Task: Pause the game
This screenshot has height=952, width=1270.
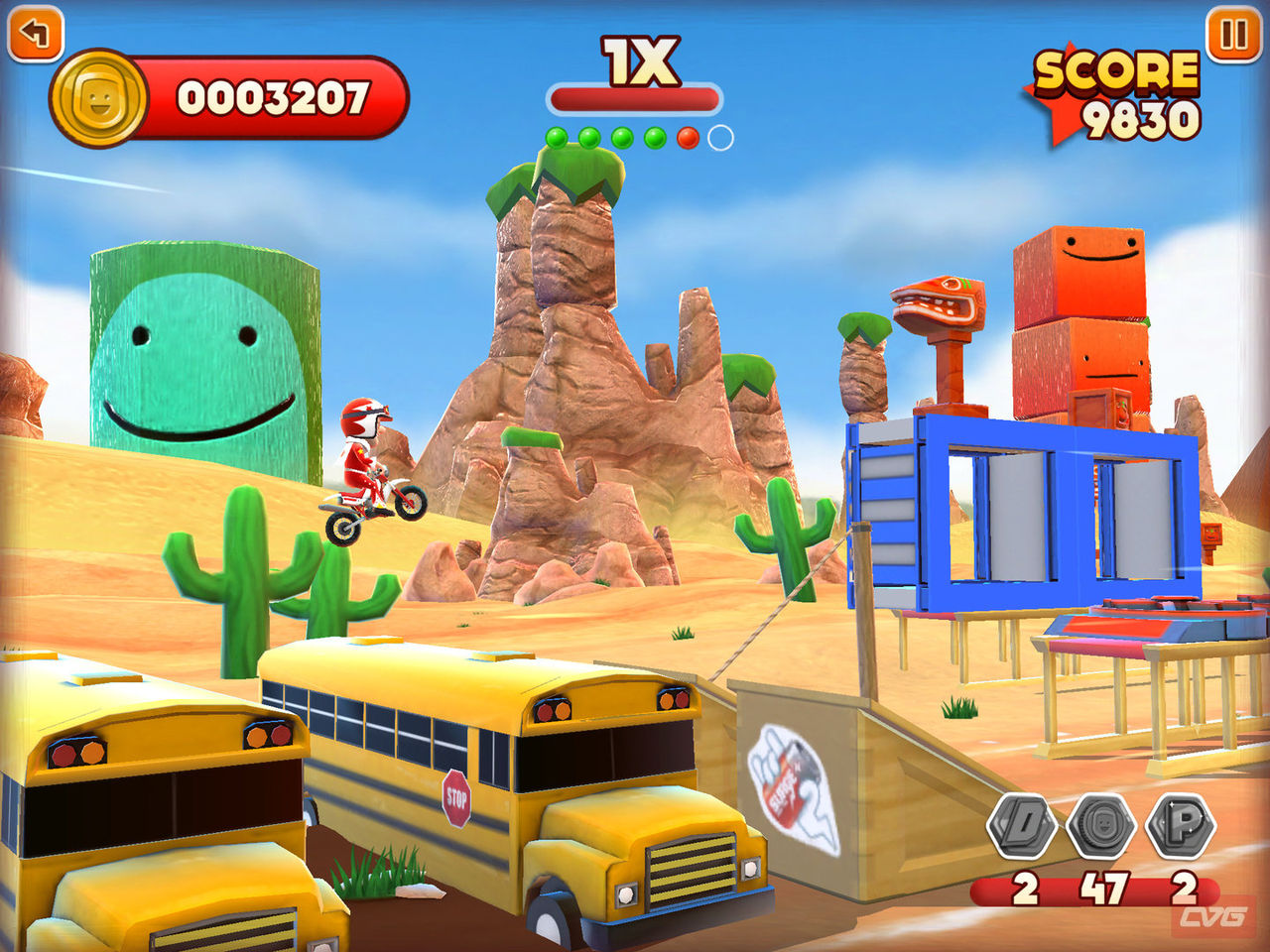Action: coord(1233,35)
